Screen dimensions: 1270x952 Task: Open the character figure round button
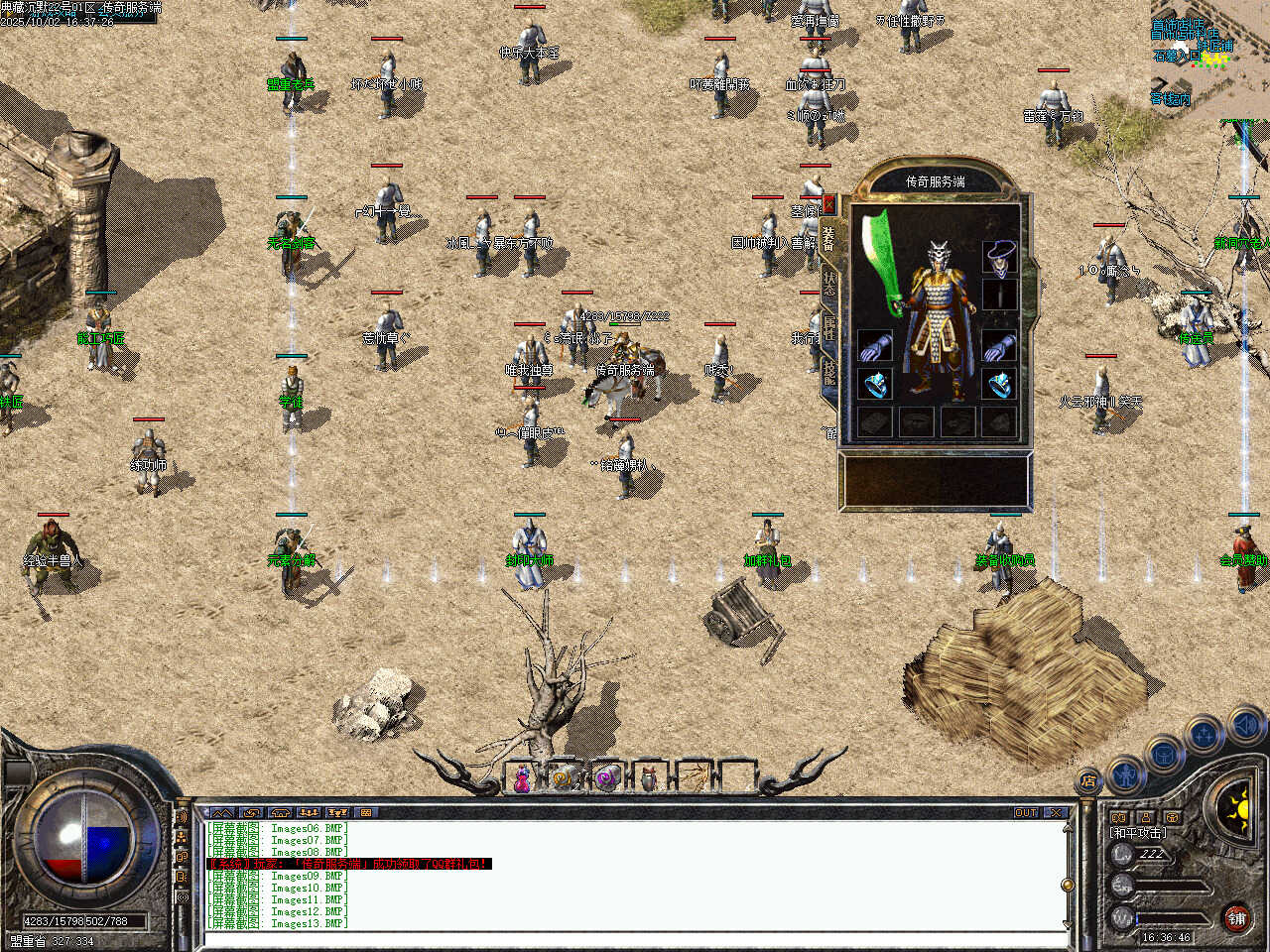click(x=1126, y=773)
